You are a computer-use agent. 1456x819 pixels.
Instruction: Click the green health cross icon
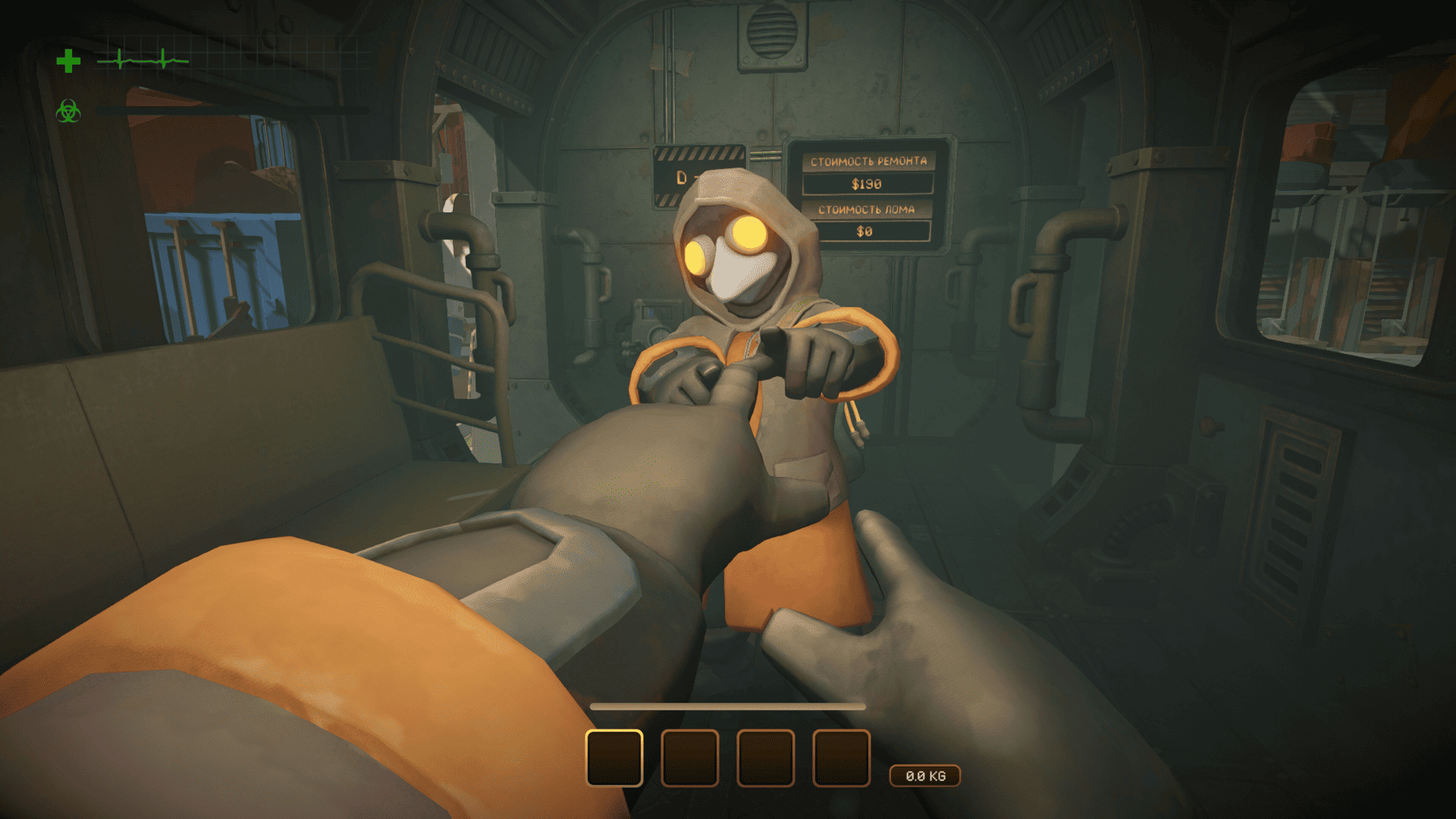(x=68, y=61)
